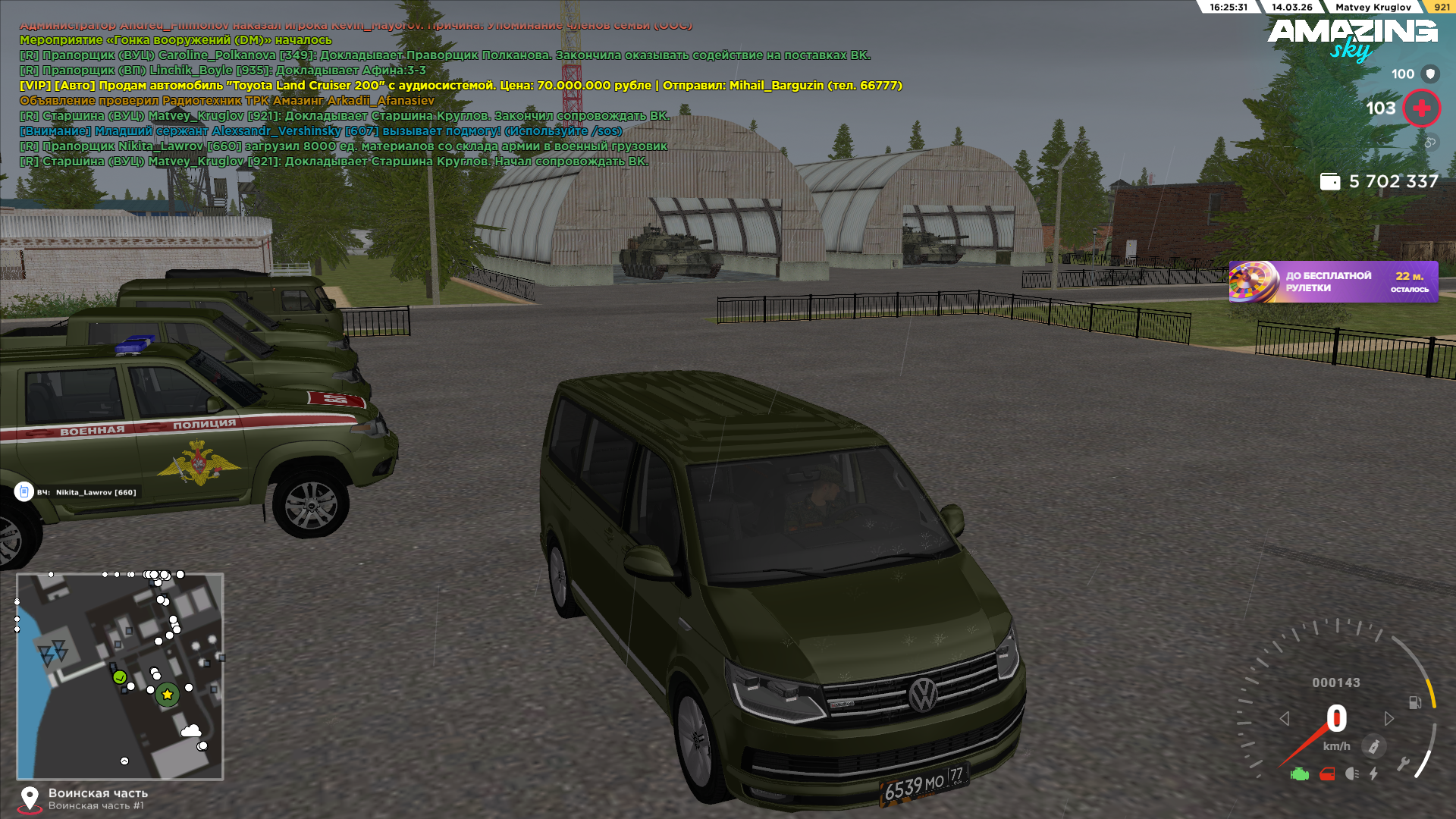Click the green checkmark marker on minimap
1456x819 pixels.
click(x=120, y=676)
